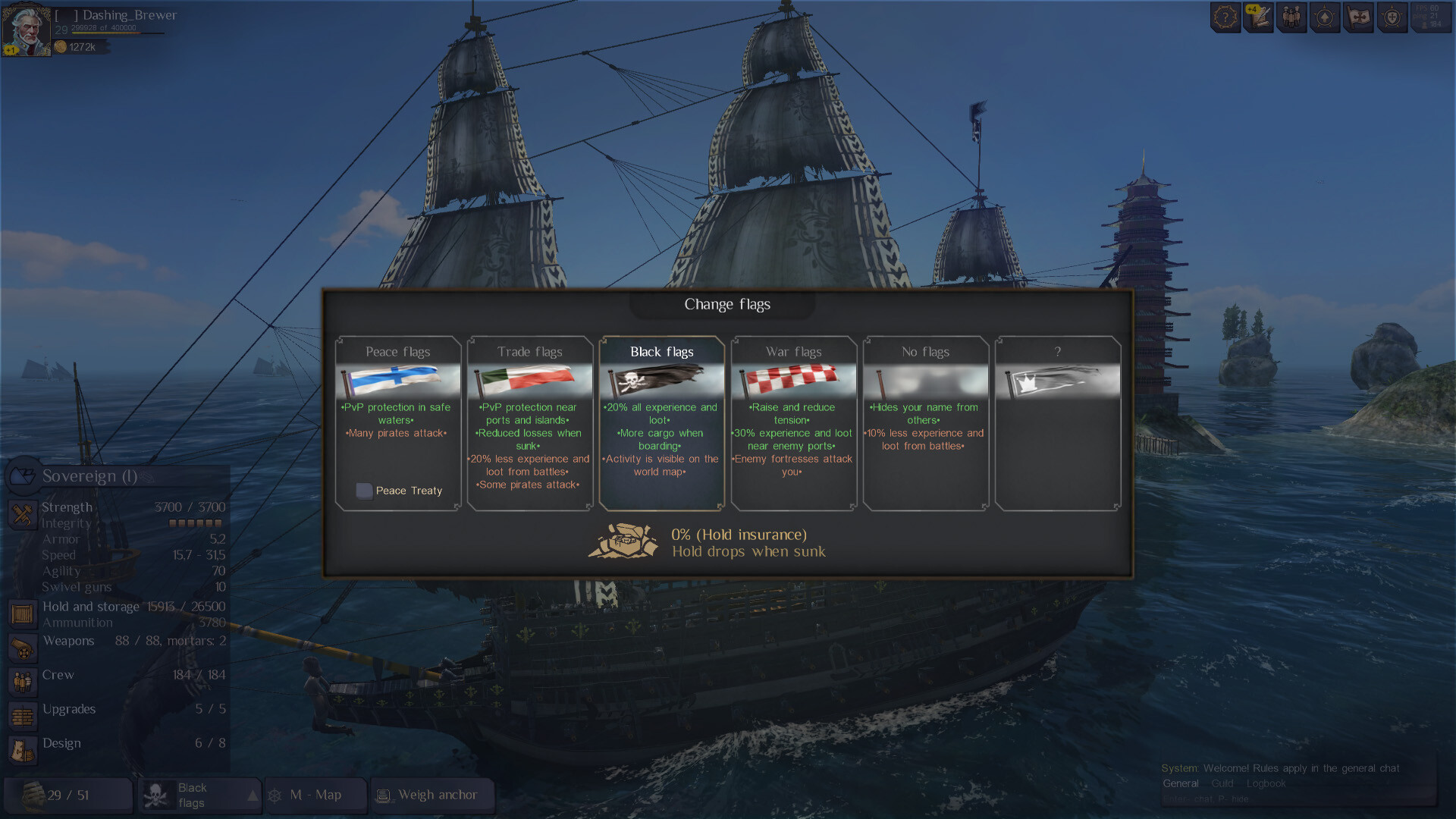
Task: Choose the Trade flags option
Action: tap(529, 422)
